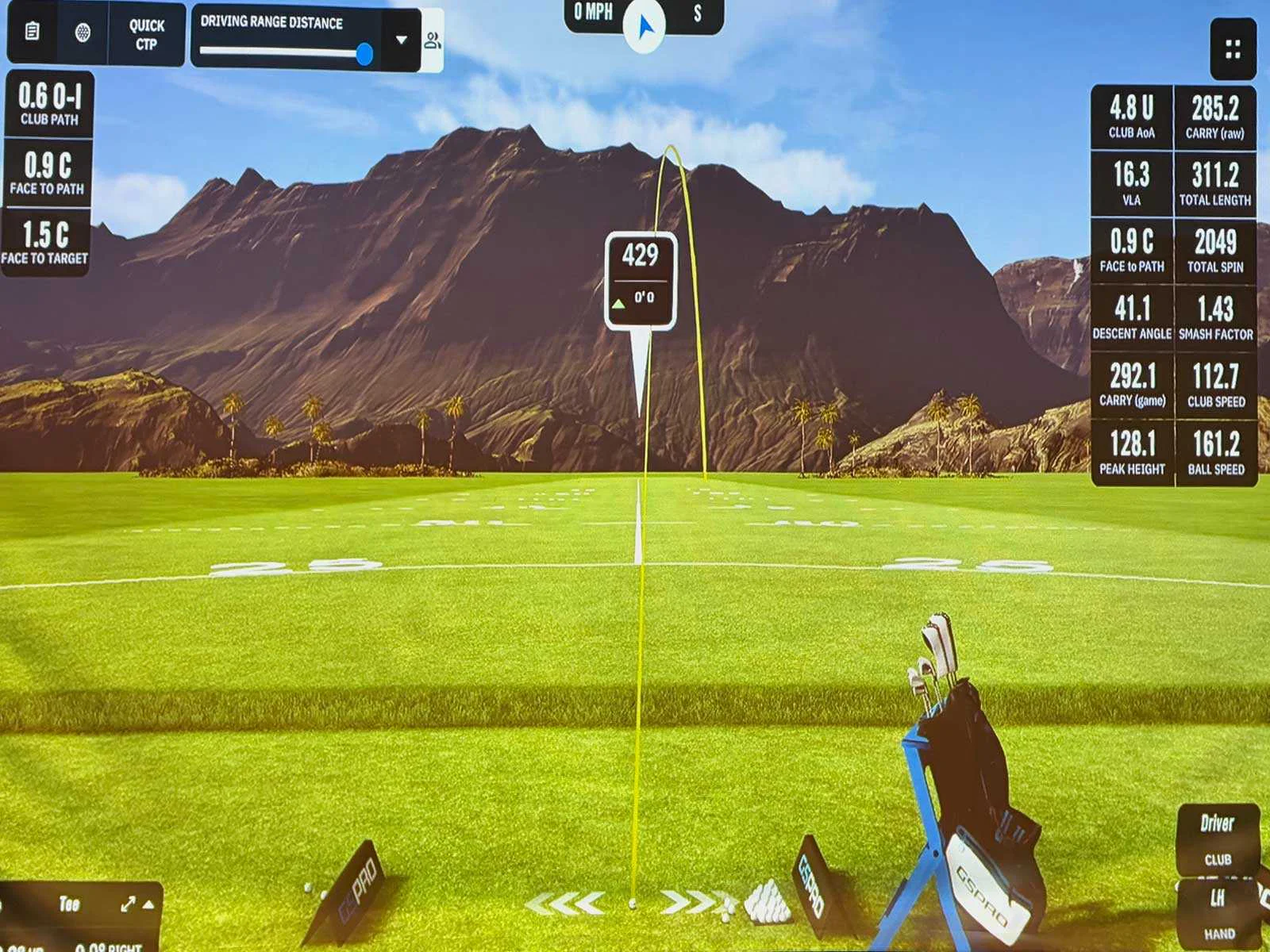This screenshot has width=1270, height=952.
Task: Open club selection from the Driver tile
Action: coord(1218,841)
